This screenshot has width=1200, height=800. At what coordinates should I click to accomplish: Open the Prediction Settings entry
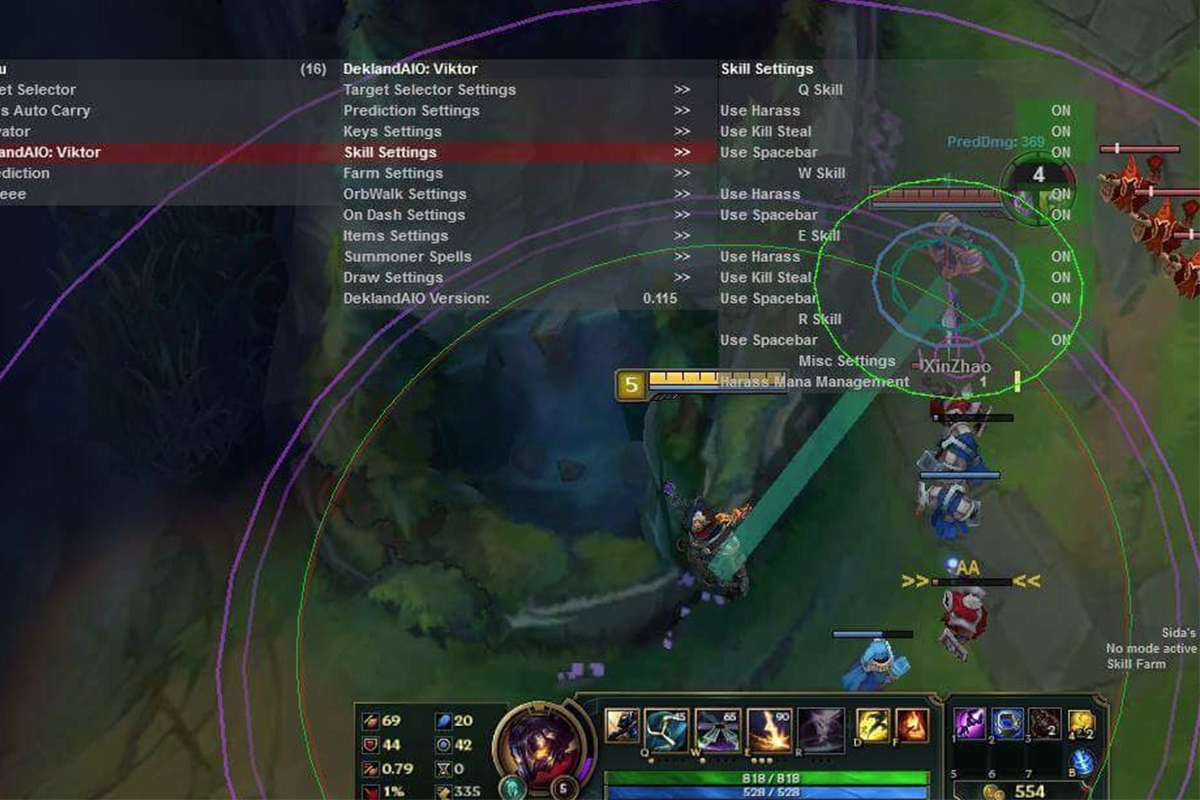click(x=411, y=111)
